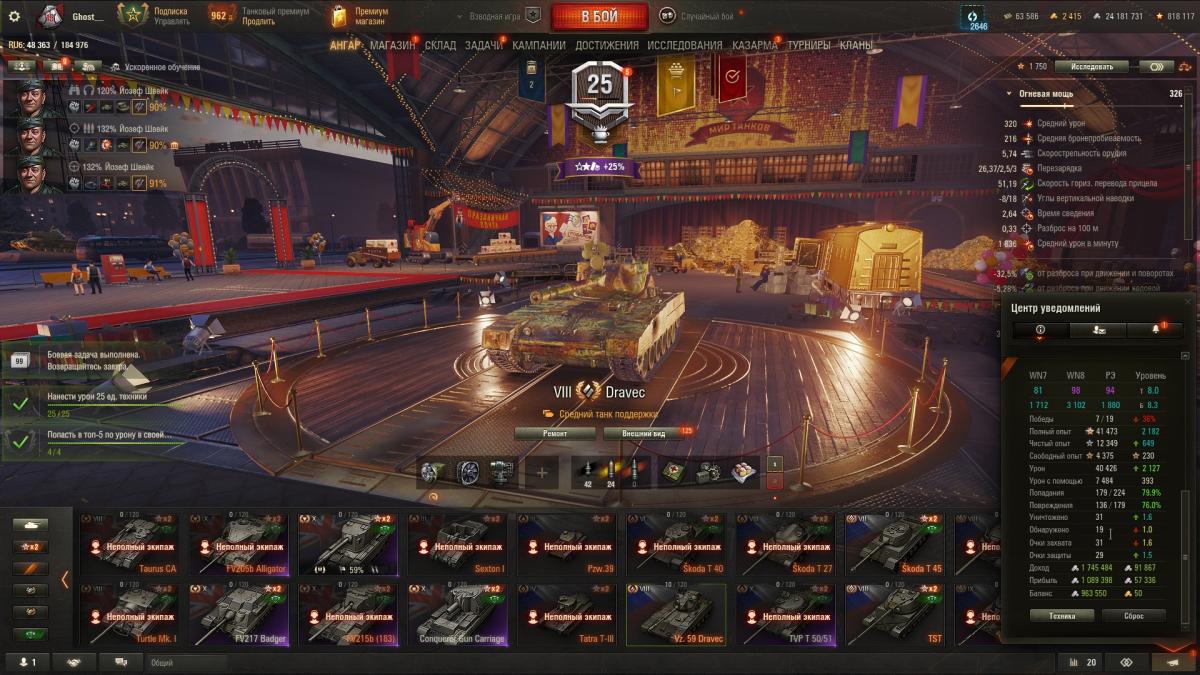Start battle with the red В БОЙ button

click(x=599, y=16)
